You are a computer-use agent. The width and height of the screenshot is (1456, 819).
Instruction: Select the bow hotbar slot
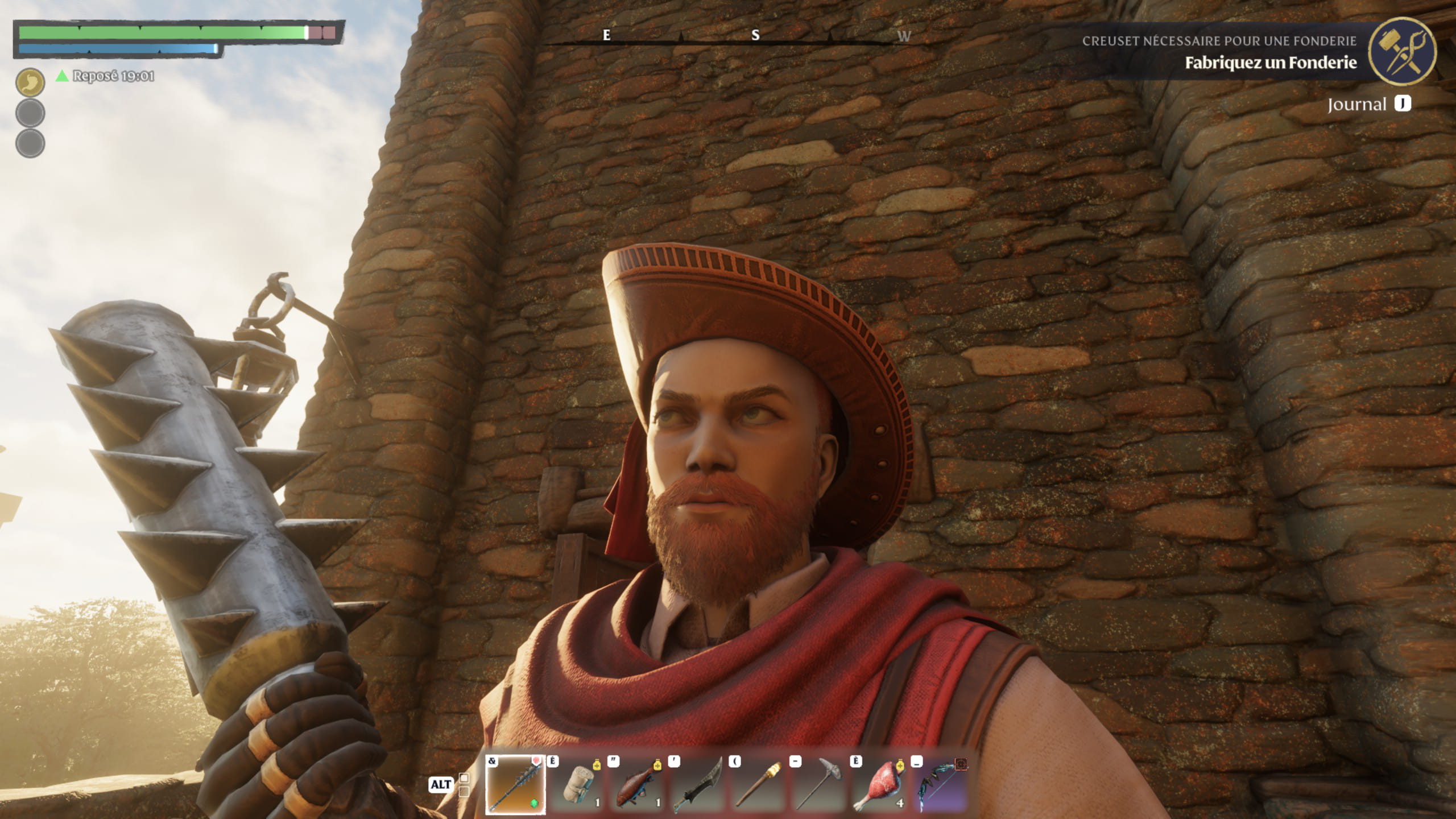pyautogui.click(x=940, y=784)
